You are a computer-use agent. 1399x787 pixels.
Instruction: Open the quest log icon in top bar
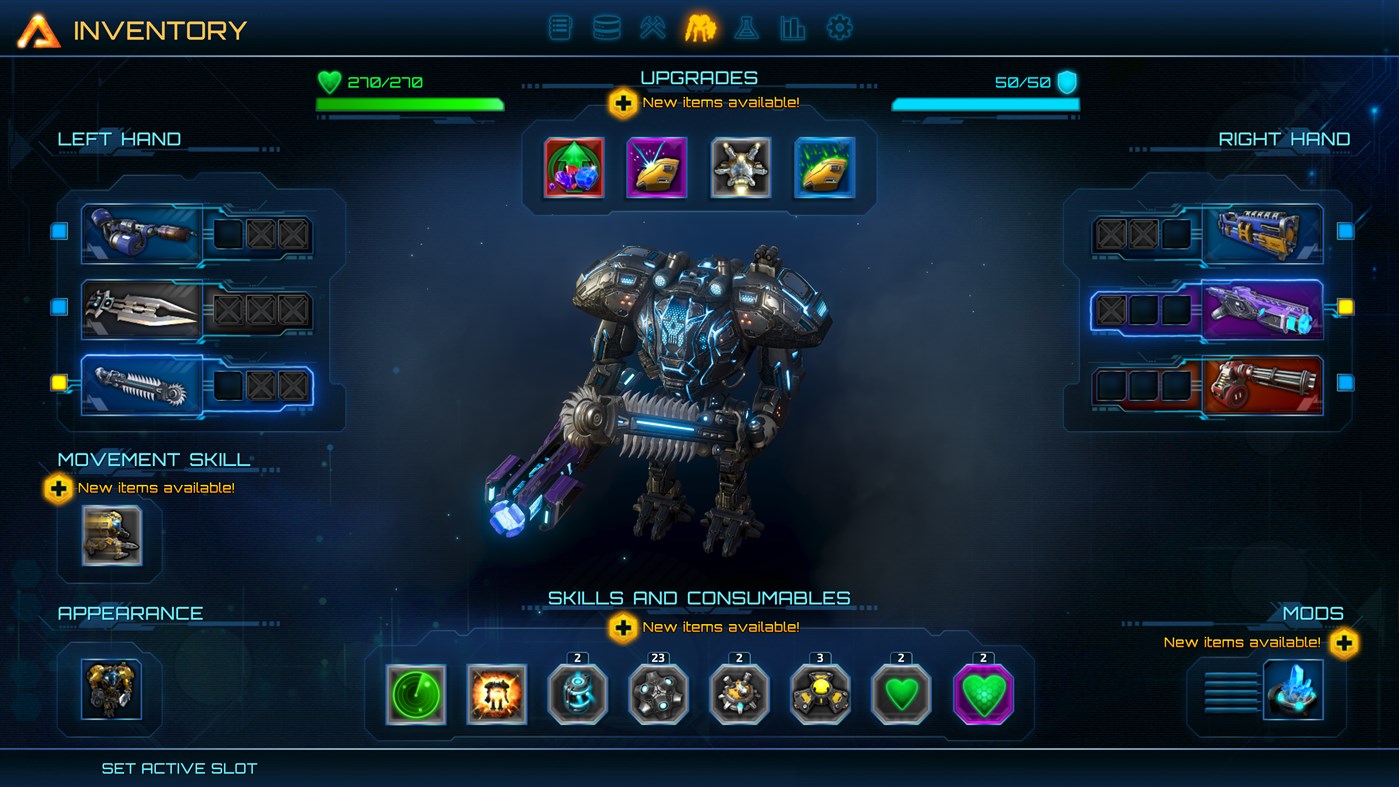[x=560, y=27]
